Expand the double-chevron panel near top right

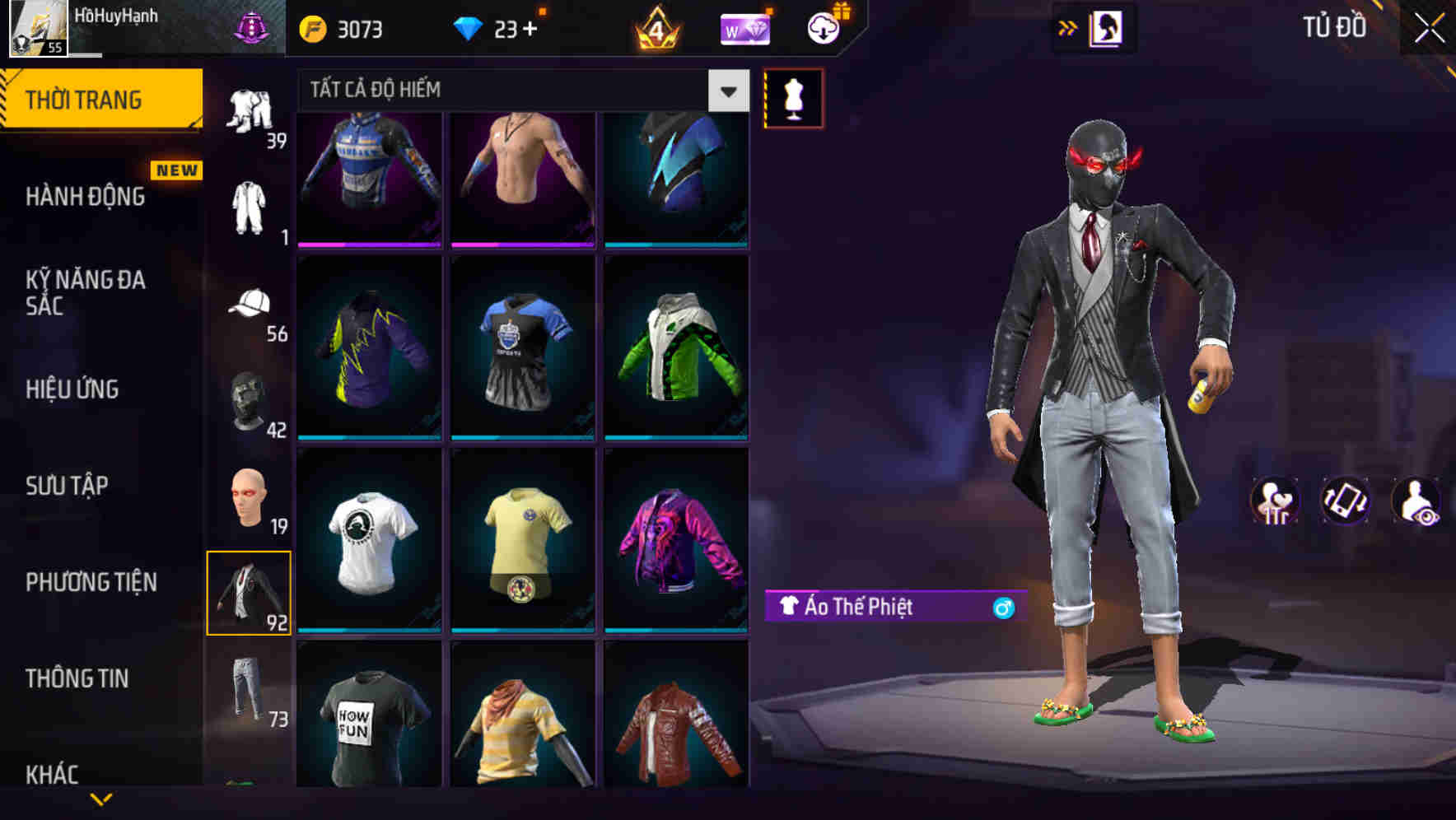(1069, 28)
